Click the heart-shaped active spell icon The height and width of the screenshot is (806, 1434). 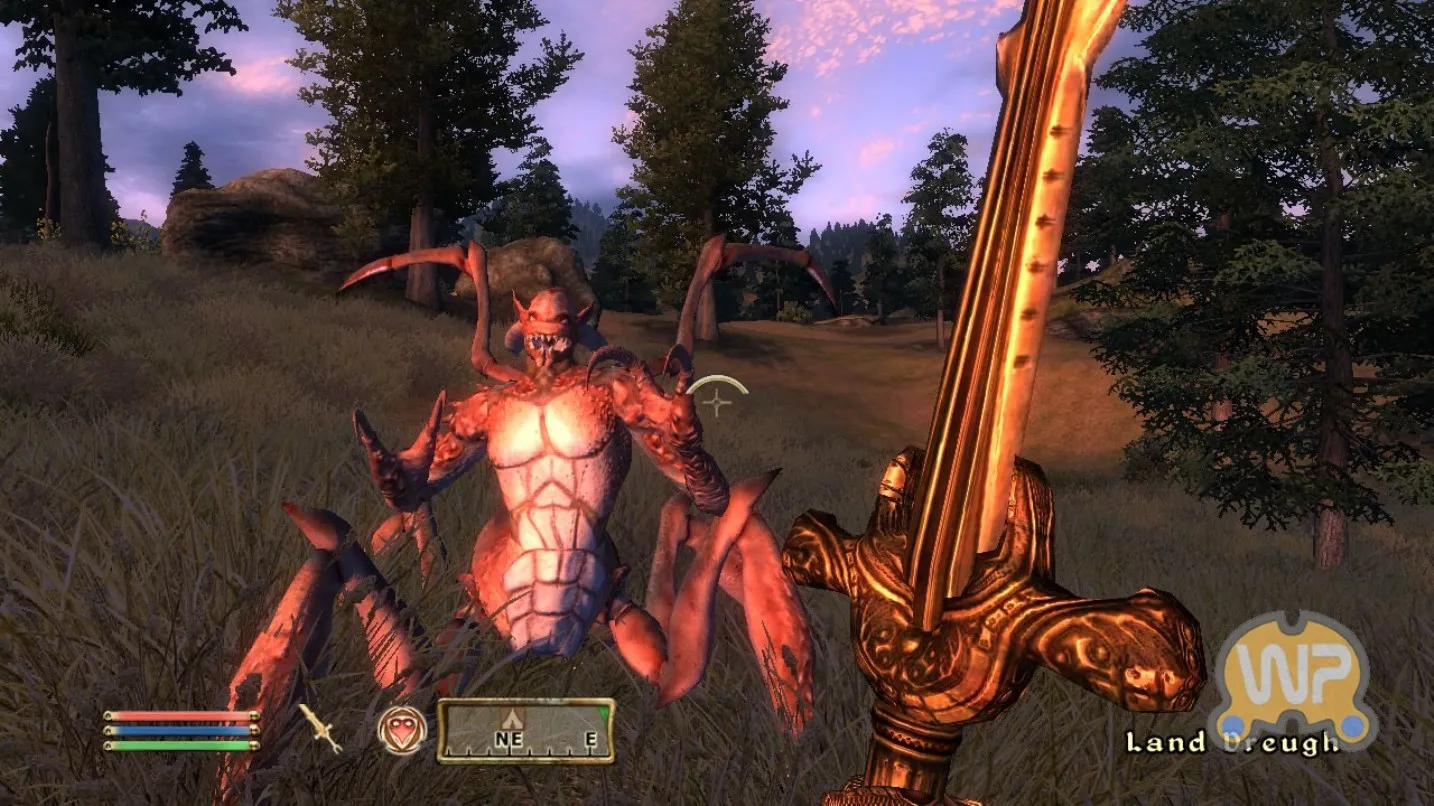(402, 730)
